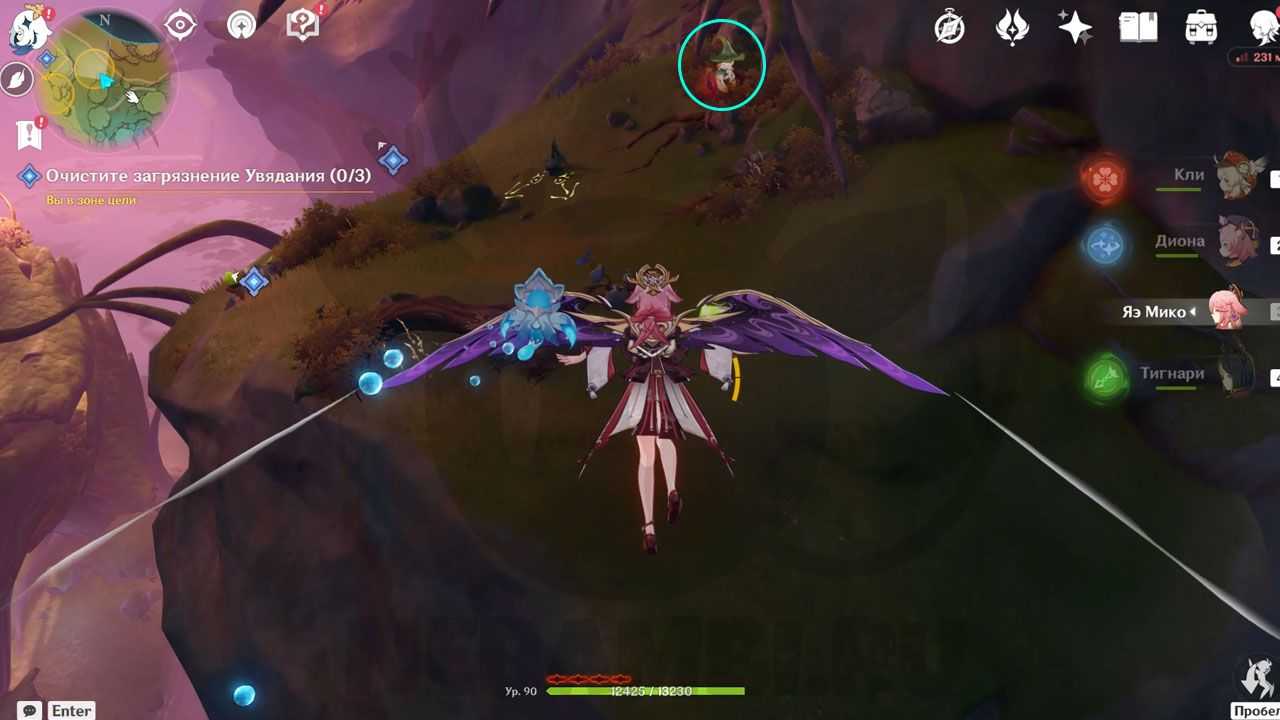The image size is (1280, 720).
Task: Open the Wish four-pointed star icon
Action: (1075, 28)
